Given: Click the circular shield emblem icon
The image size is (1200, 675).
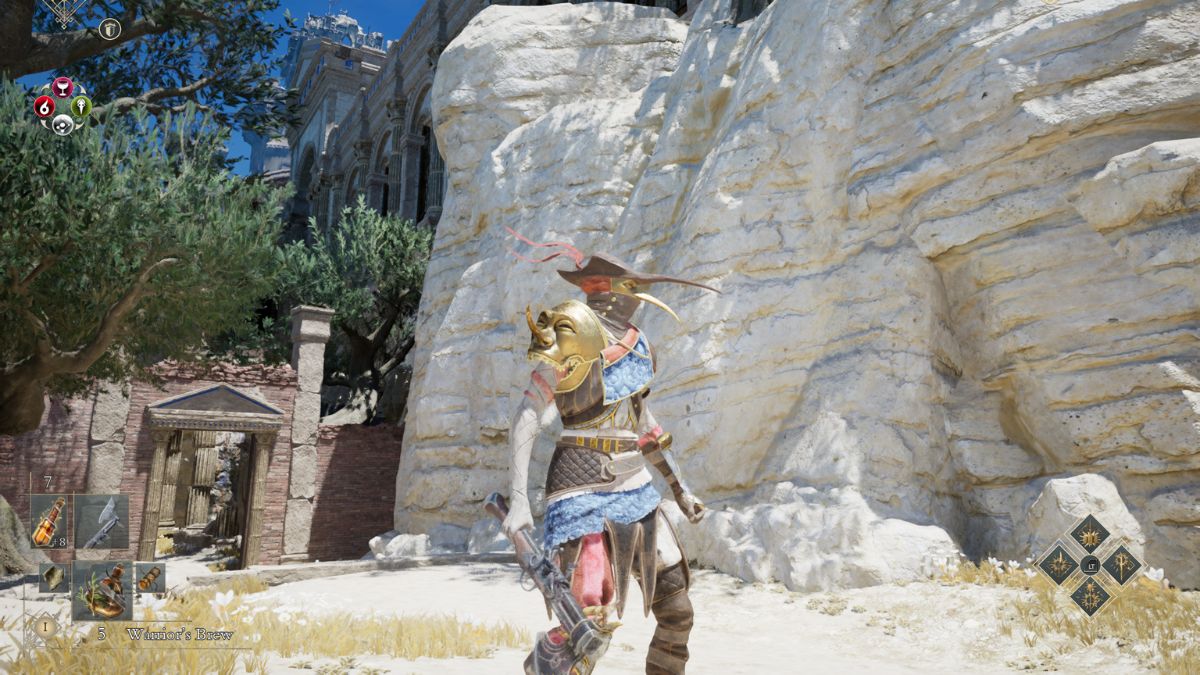Looking at the screenshot, I should click(110, 29).
